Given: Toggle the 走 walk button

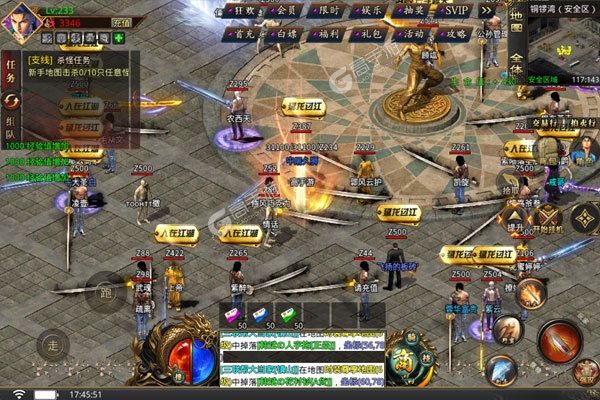Looking at the screenshot, I should 54,343.
